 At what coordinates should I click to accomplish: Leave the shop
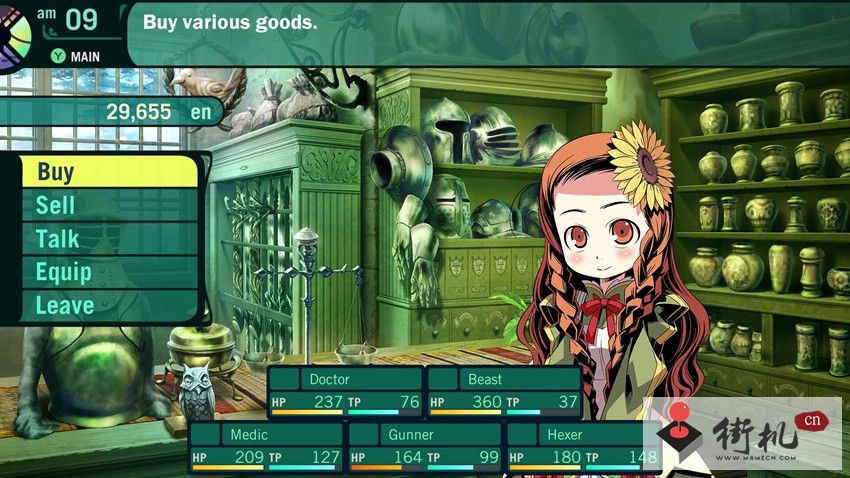point(108,305)
